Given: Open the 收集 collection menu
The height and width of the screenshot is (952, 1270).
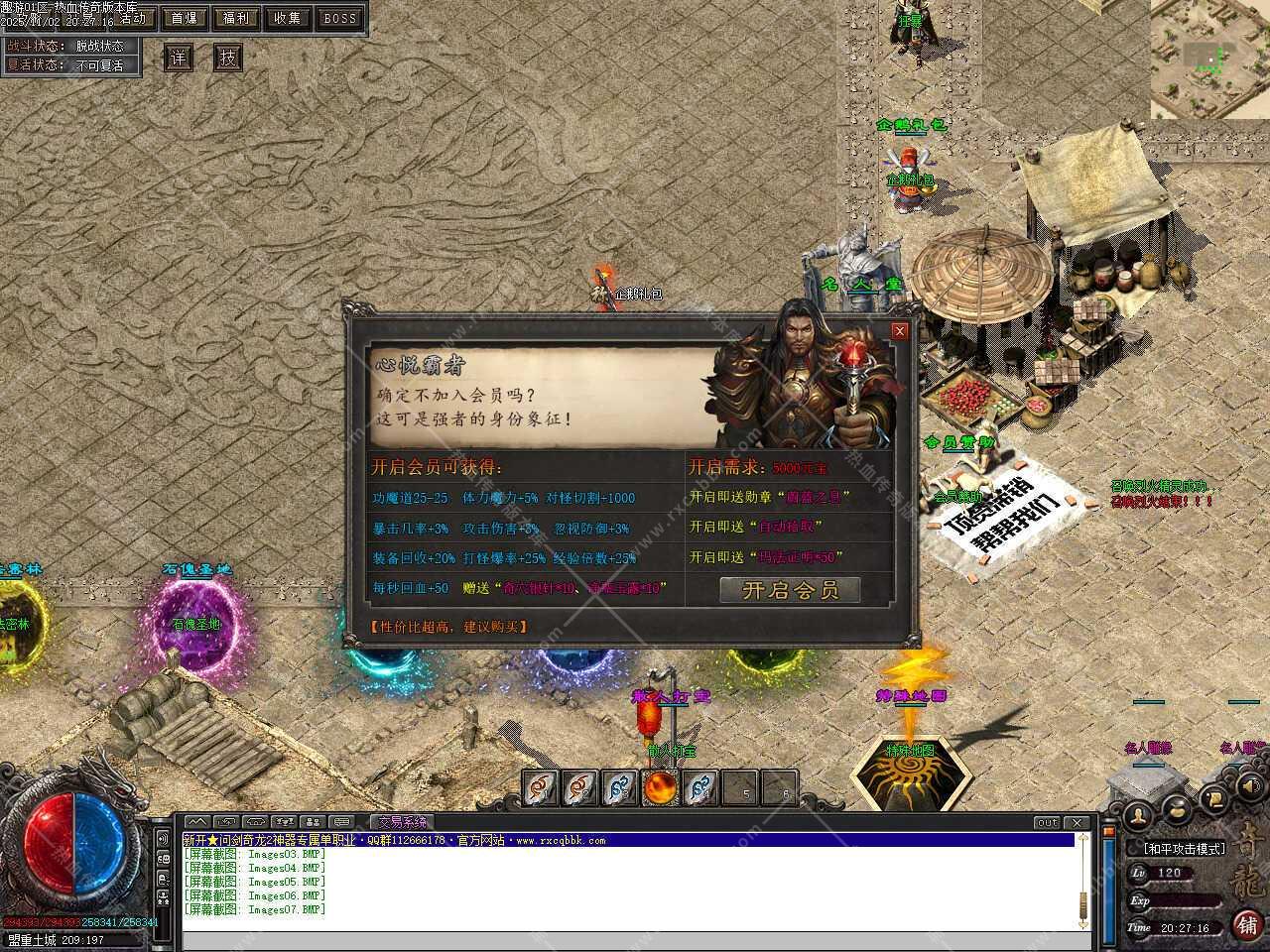Looking at the screenshot, I should pyautogui.click(x=288, y=18).
